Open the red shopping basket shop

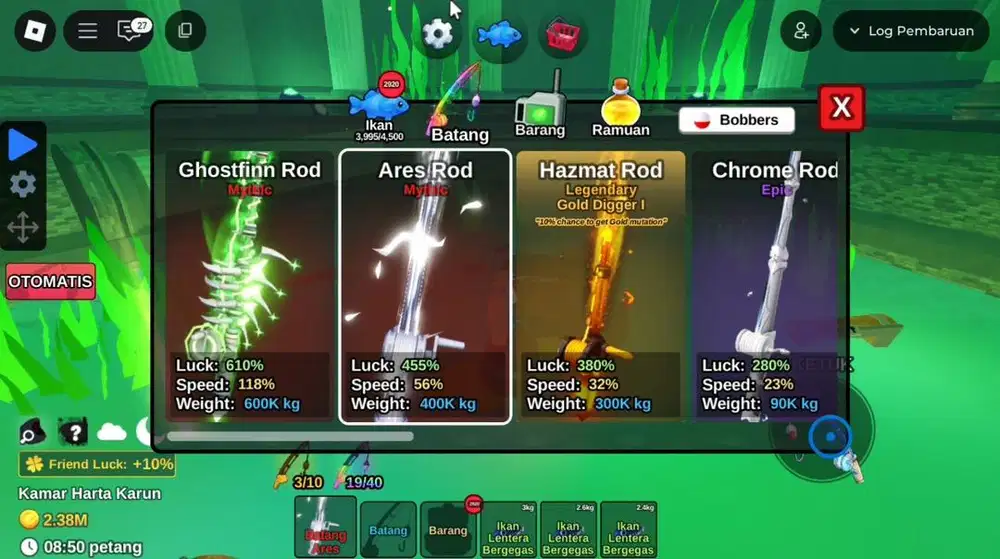tap(562, 35)
